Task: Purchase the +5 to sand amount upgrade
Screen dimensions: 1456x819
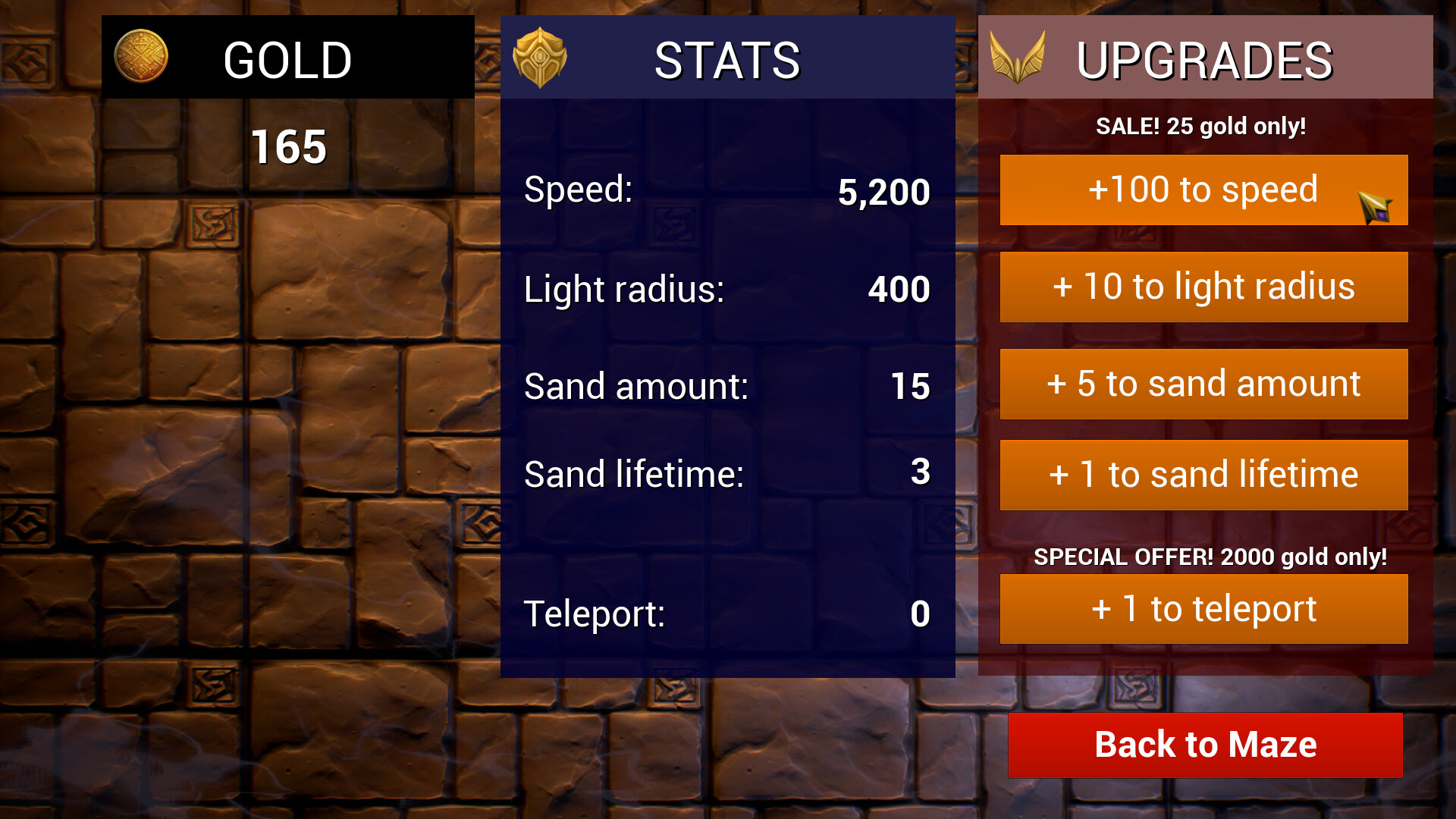Action: tap(1203, 384)
